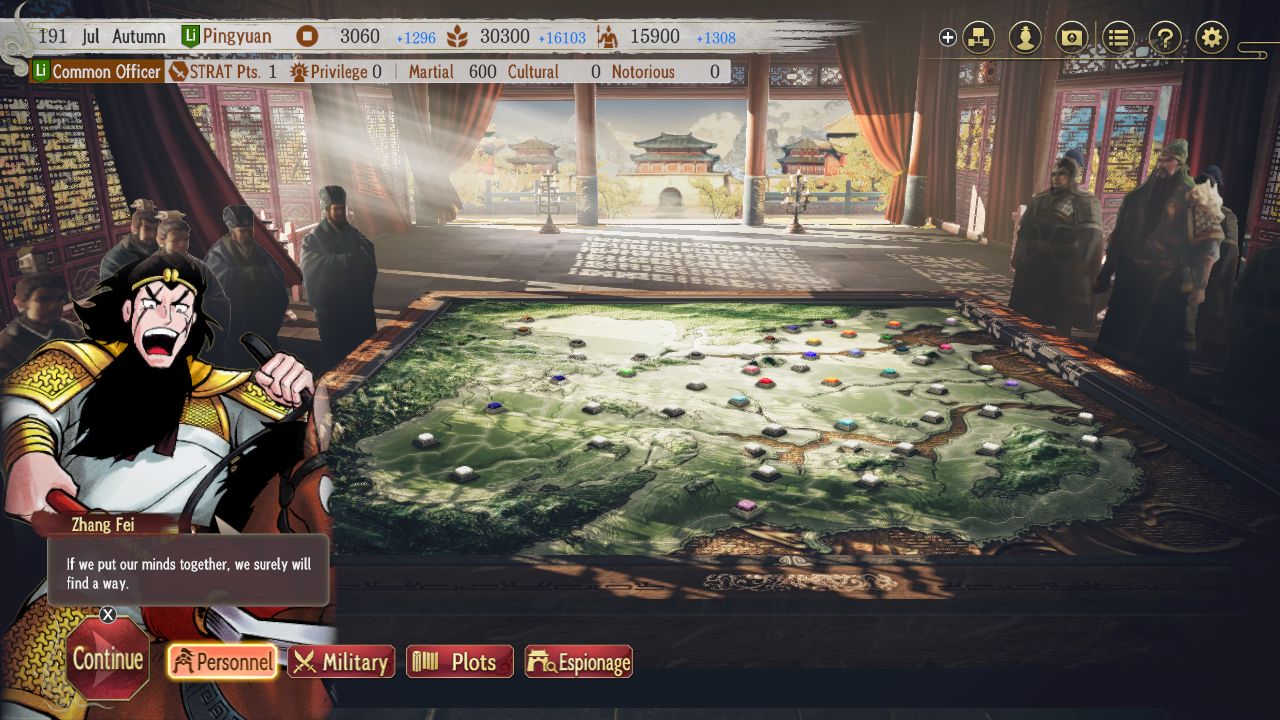Open the banner/records icon near the help button

1073,37
